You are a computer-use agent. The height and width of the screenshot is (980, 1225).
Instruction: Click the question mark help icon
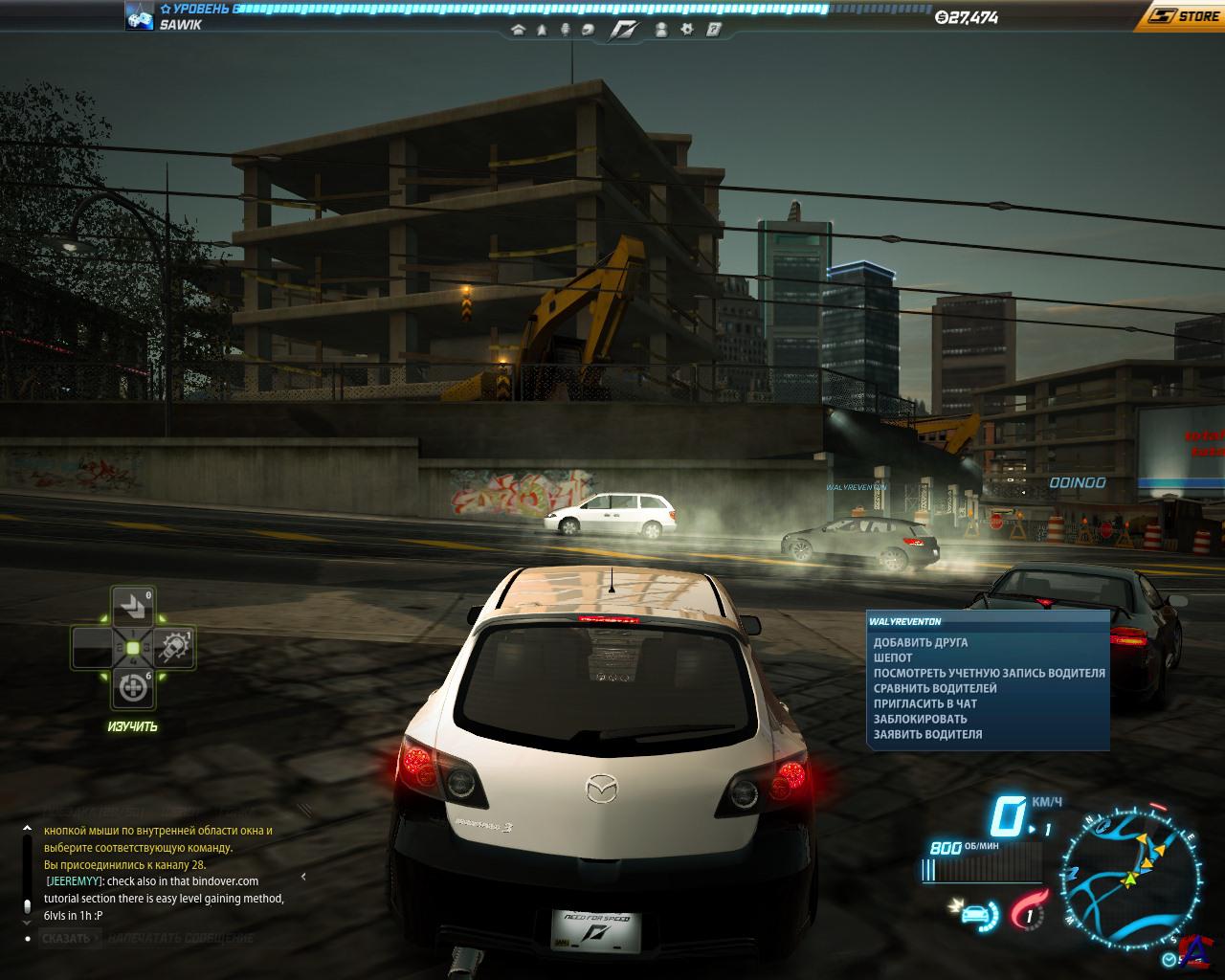coord(713,30)
